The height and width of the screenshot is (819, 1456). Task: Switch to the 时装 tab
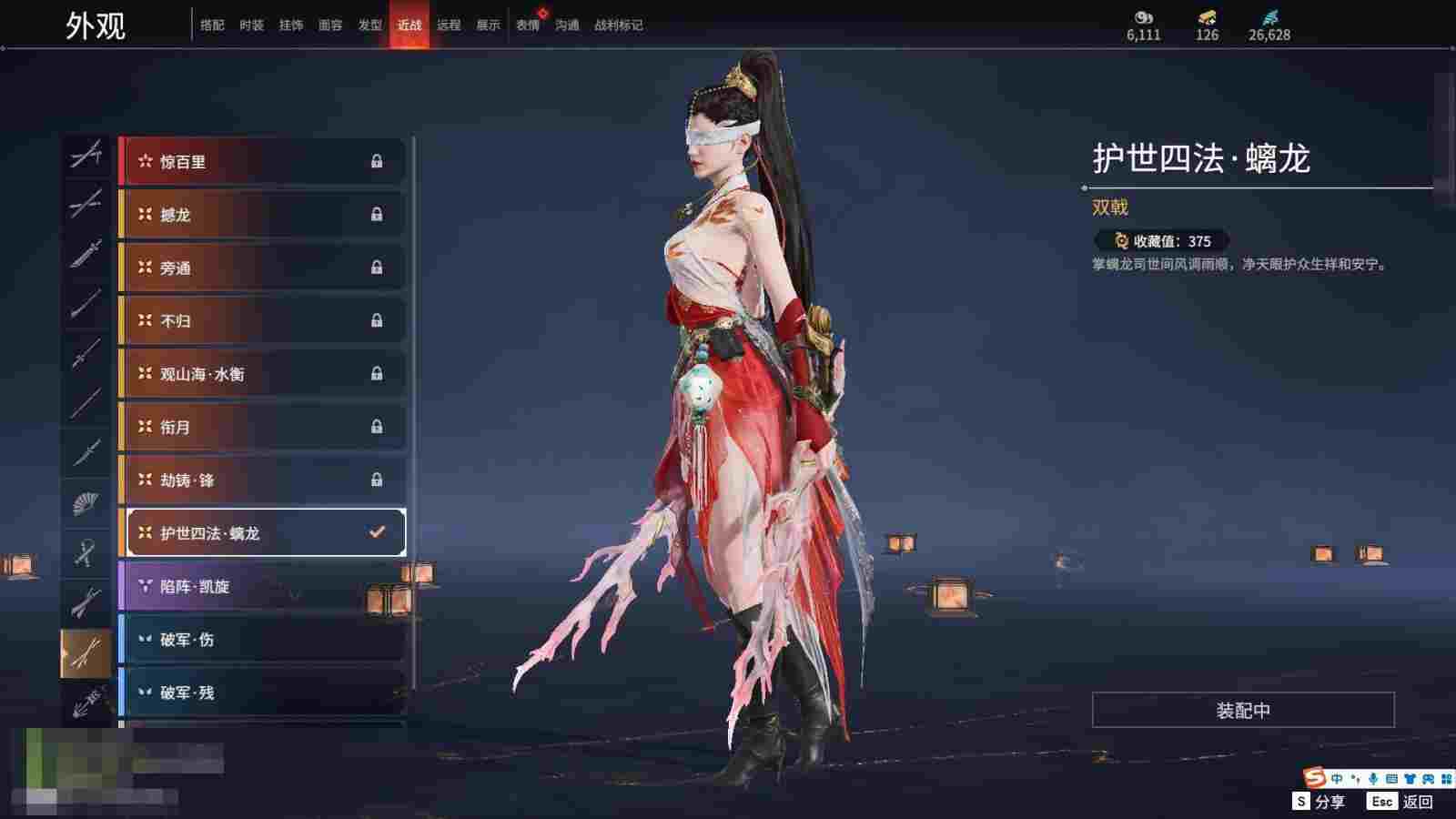pos(251,25)
